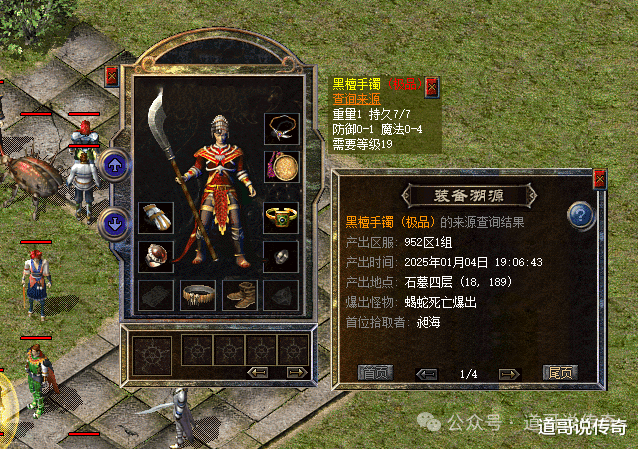Select the boots equipment slot
Screen dimensions: 638x449
240,294
